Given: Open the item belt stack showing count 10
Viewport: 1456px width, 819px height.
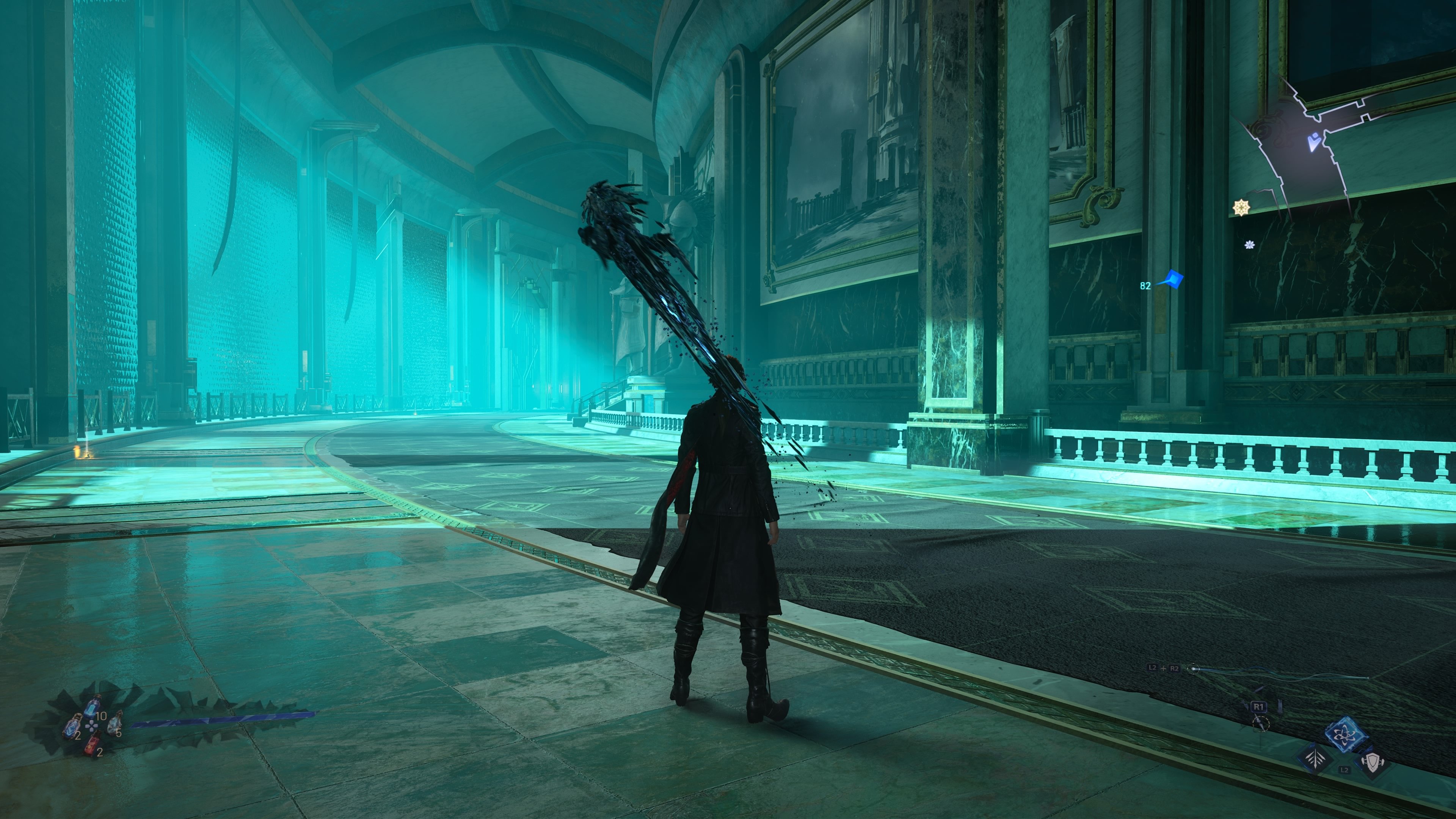Looking at the screenshot, I should [x=91, y=708].
